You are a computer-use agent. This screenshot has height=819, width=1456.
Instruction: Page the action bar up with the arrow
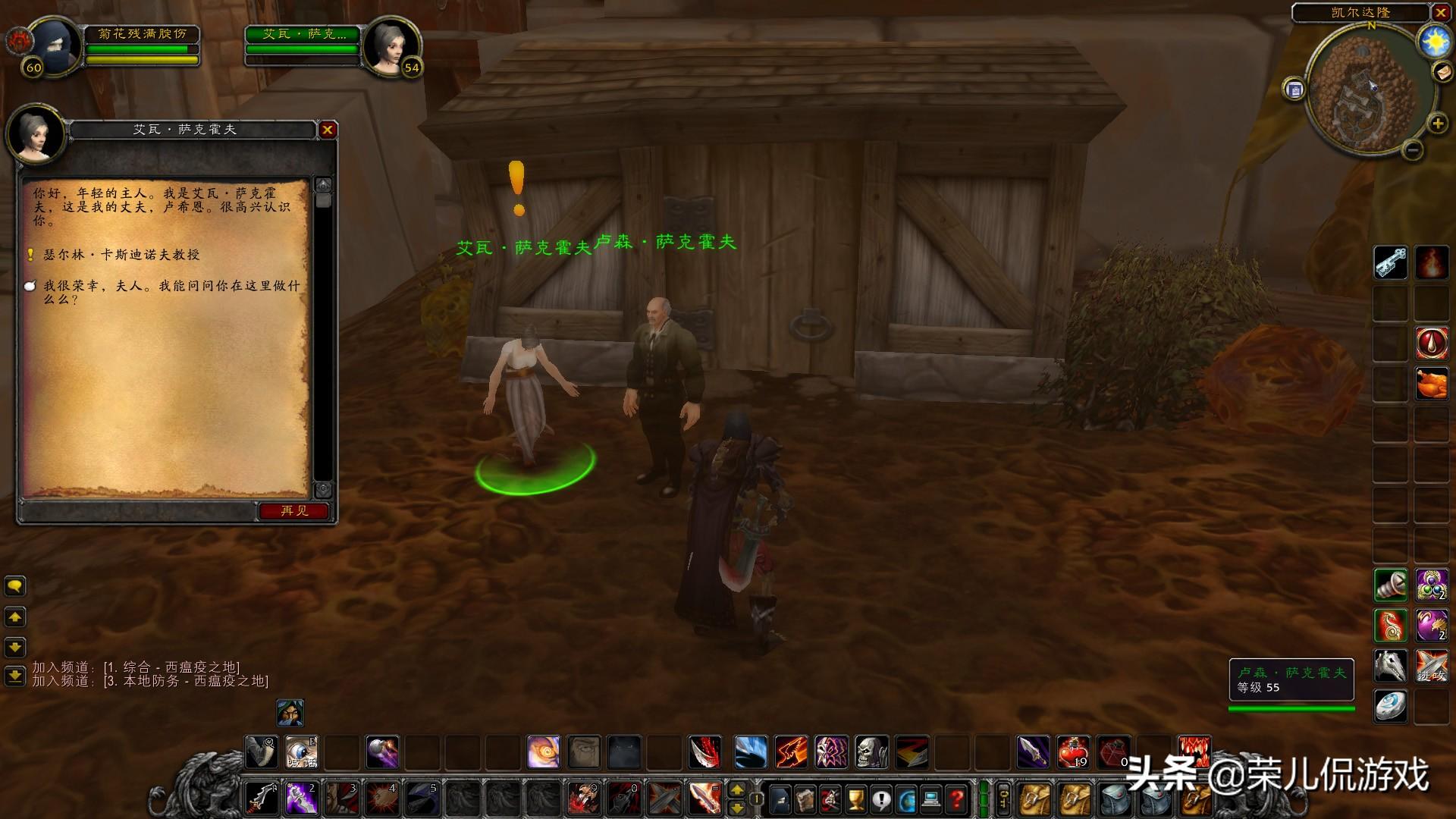(x=736, y=790)
